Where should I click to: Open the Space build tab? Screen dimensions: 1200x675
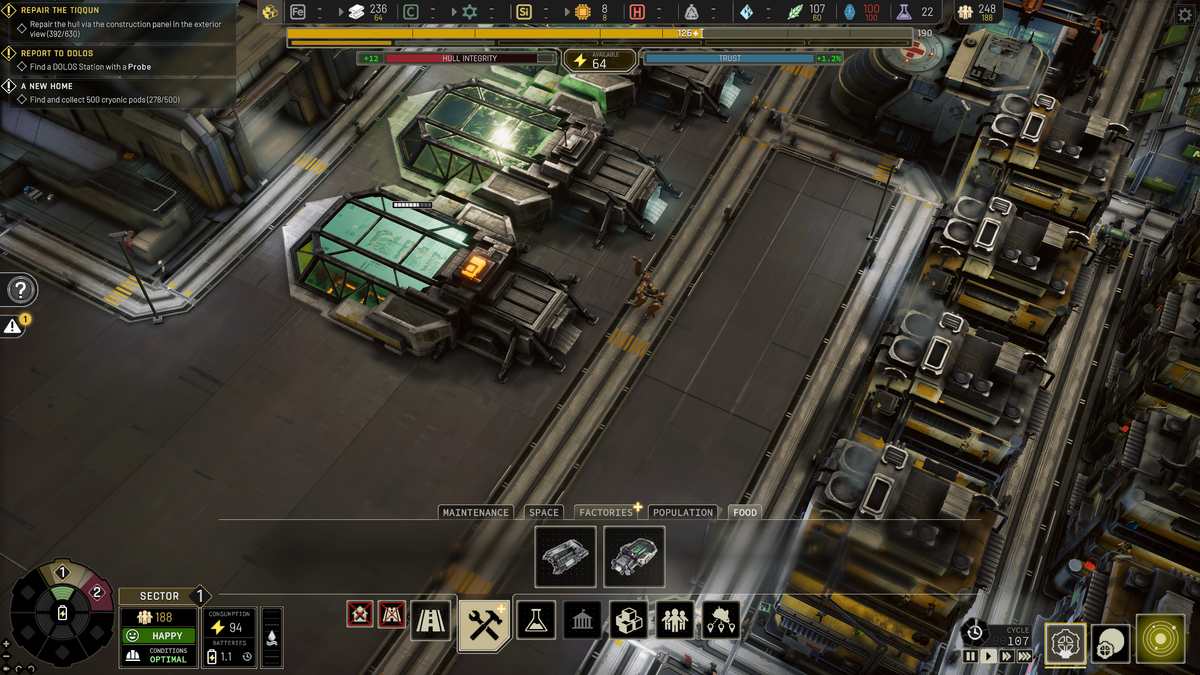[544, 512]
